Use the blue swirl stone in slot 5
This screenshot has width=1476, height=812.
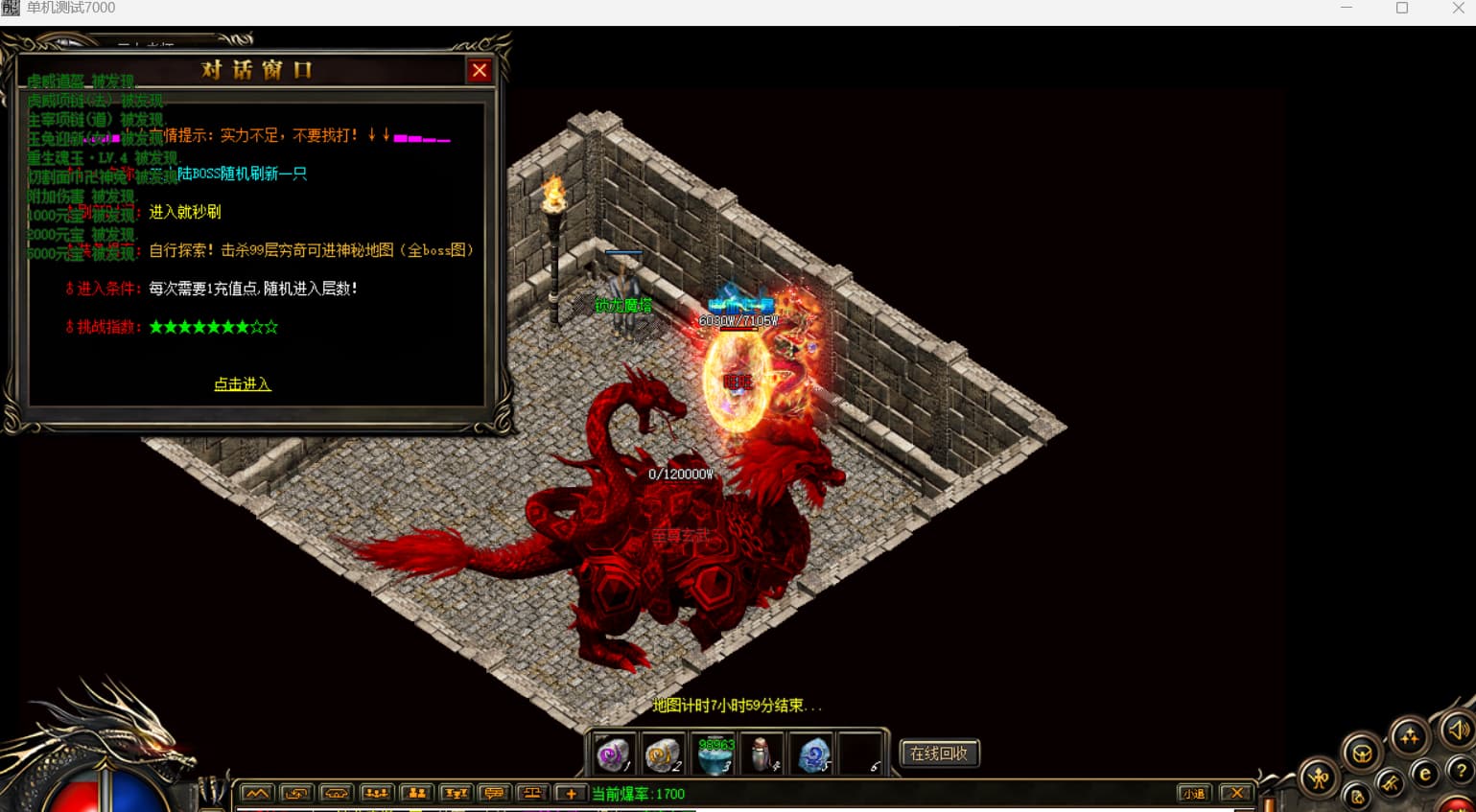click(x=813, y=754)
